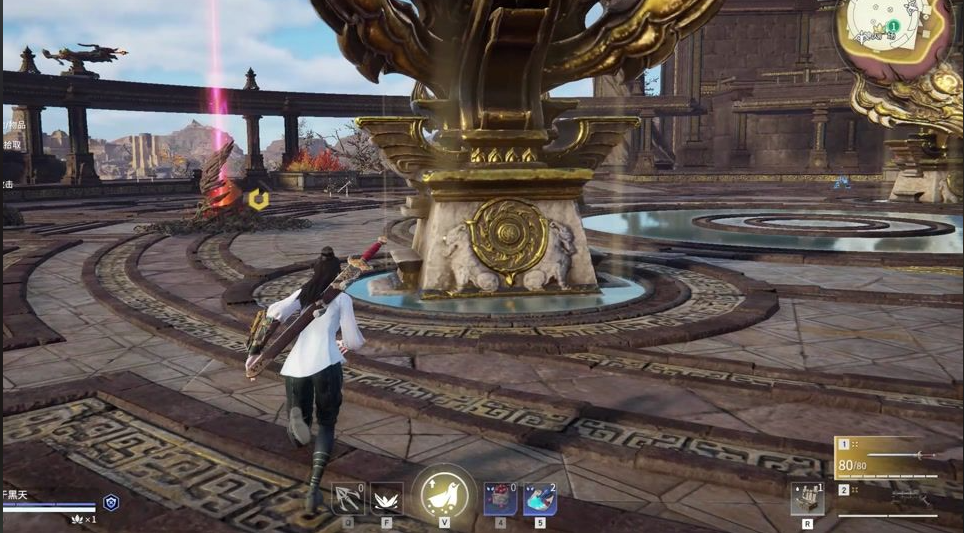
Task: Activate the grappling hook skill icon
Action: pos(347,497)
